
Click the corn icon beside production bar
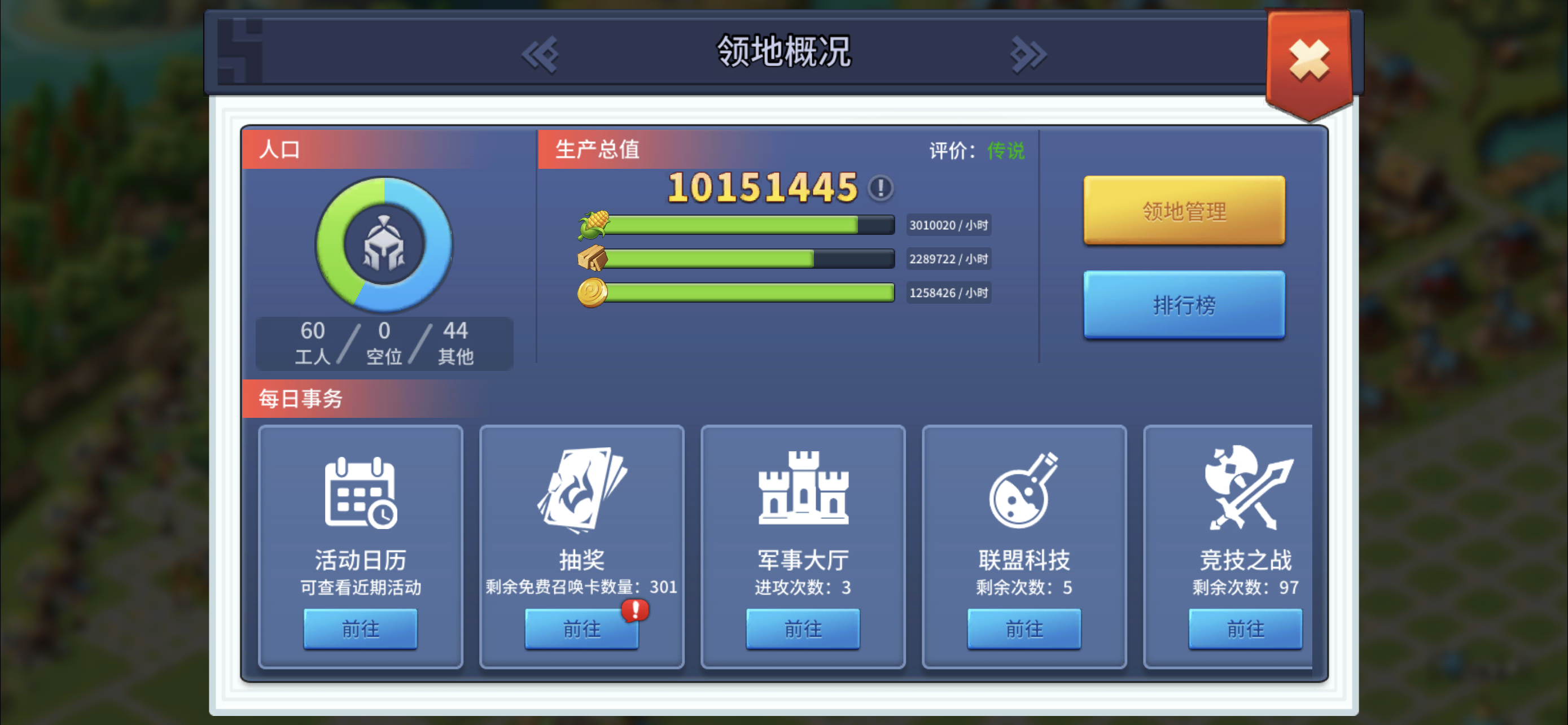click(x=593, y=226)
